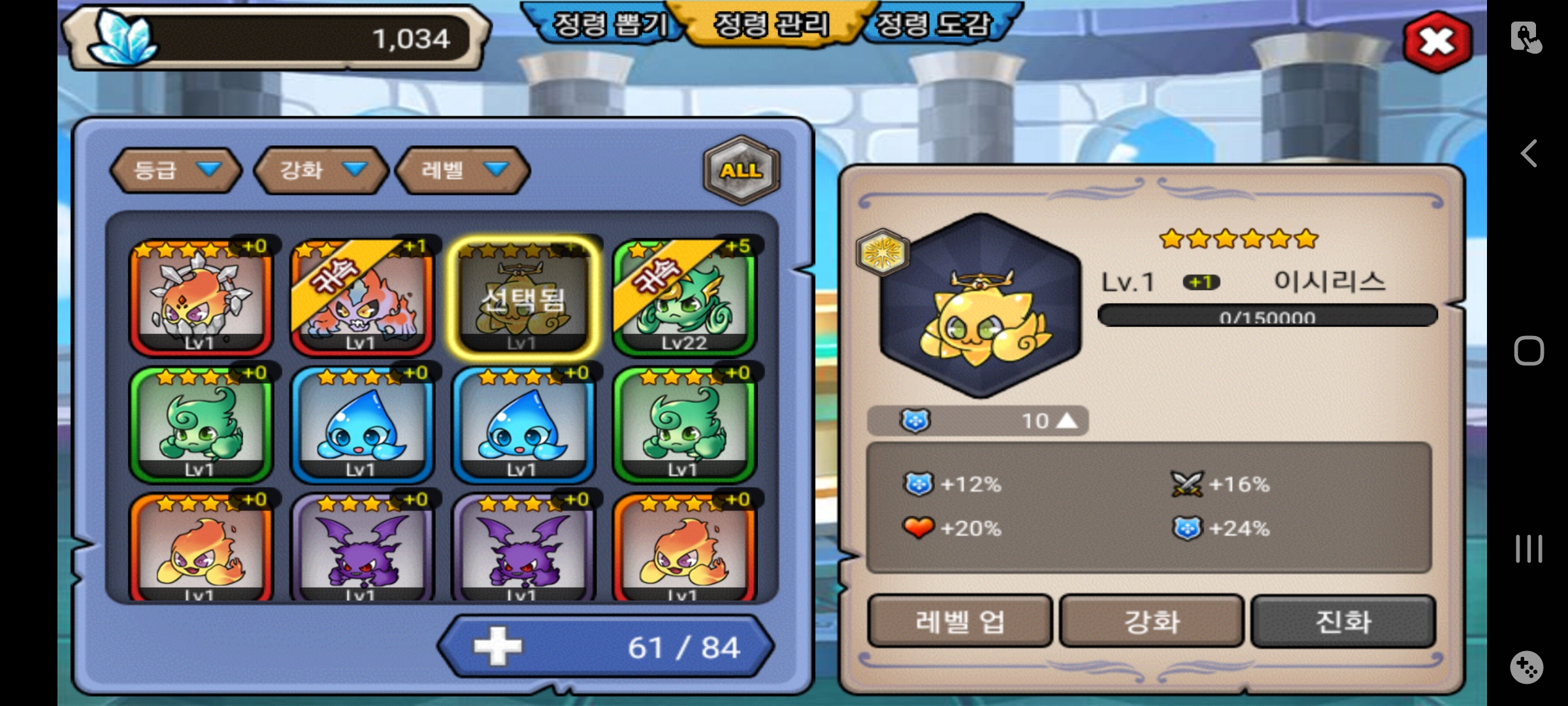Expand the stat value 10 arrow
This screenshot has height=706, width=1568.
click(x=1066, y=420)
